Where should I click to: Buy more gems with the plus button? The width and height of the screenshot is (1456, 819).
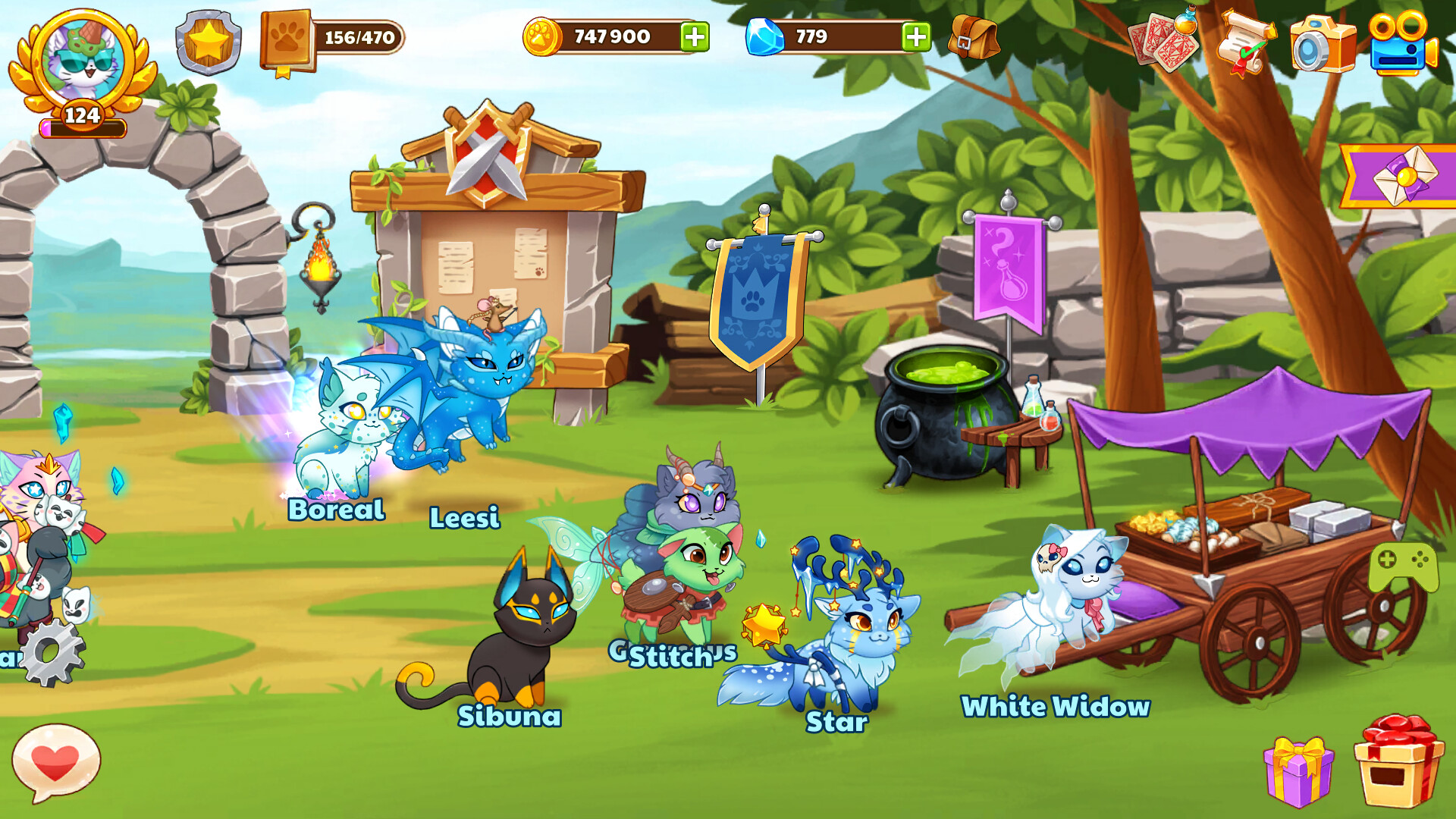(915, 36)
